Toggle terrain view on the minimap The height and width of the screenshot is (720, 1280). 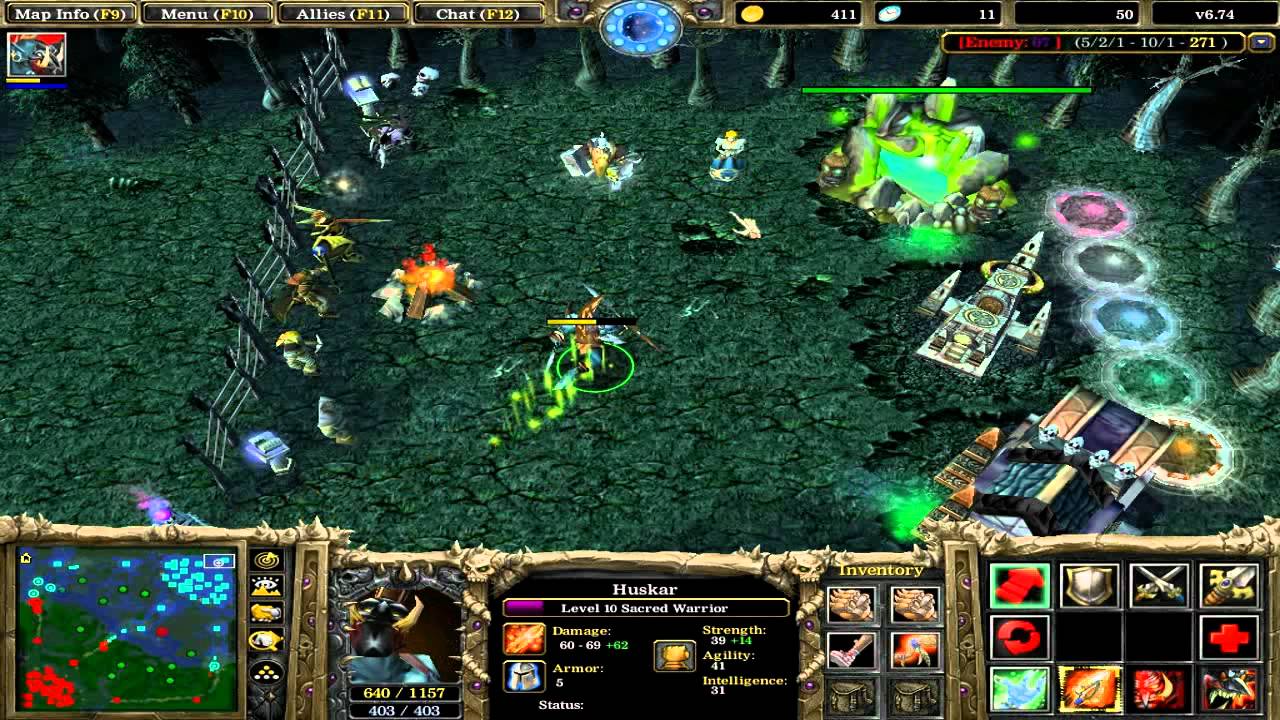(266, 585)
